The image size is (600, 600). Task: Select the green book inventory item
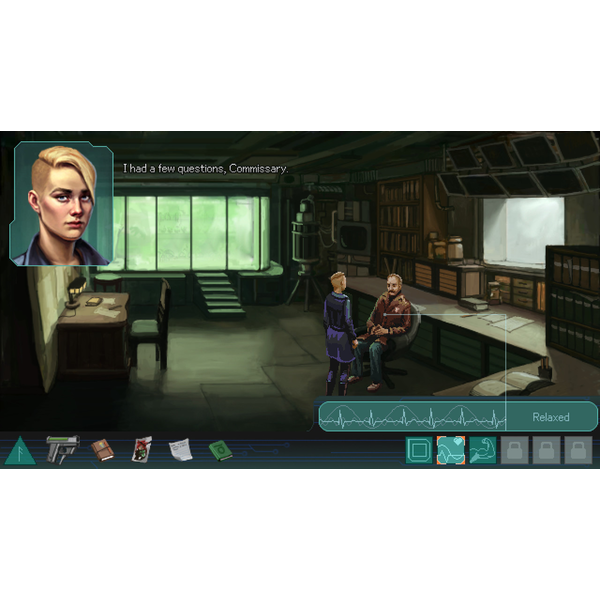tap(220, 451)
